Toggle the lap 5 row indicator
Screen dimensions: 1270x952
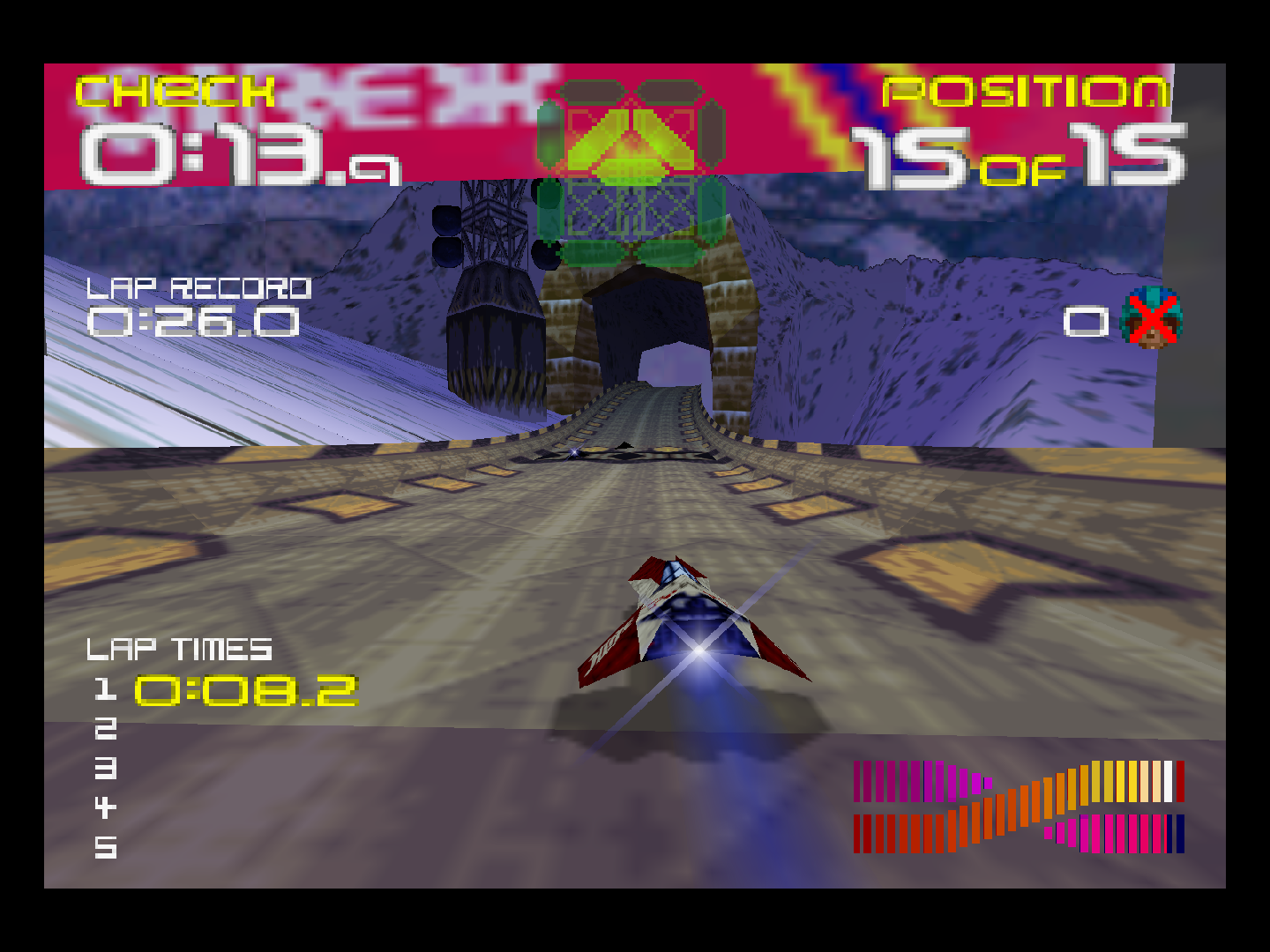tap(106, 849)
